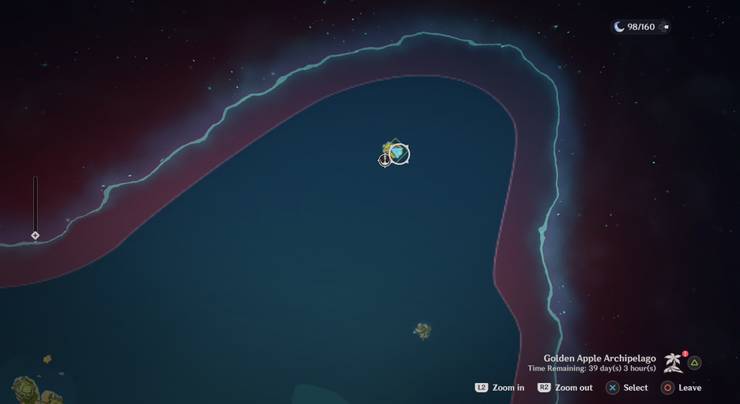The width and height of the screenshot is (740, 404).
Task: Click the map zoom slider handle
Action: (x=35, y=236)
